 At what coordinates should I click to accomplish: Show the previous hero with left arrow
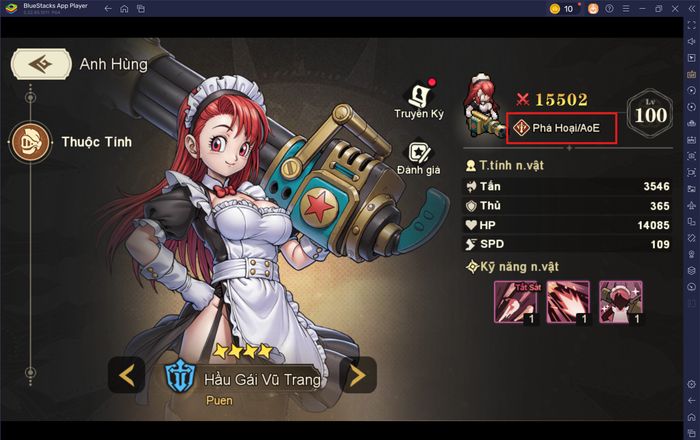click(127, 376)
